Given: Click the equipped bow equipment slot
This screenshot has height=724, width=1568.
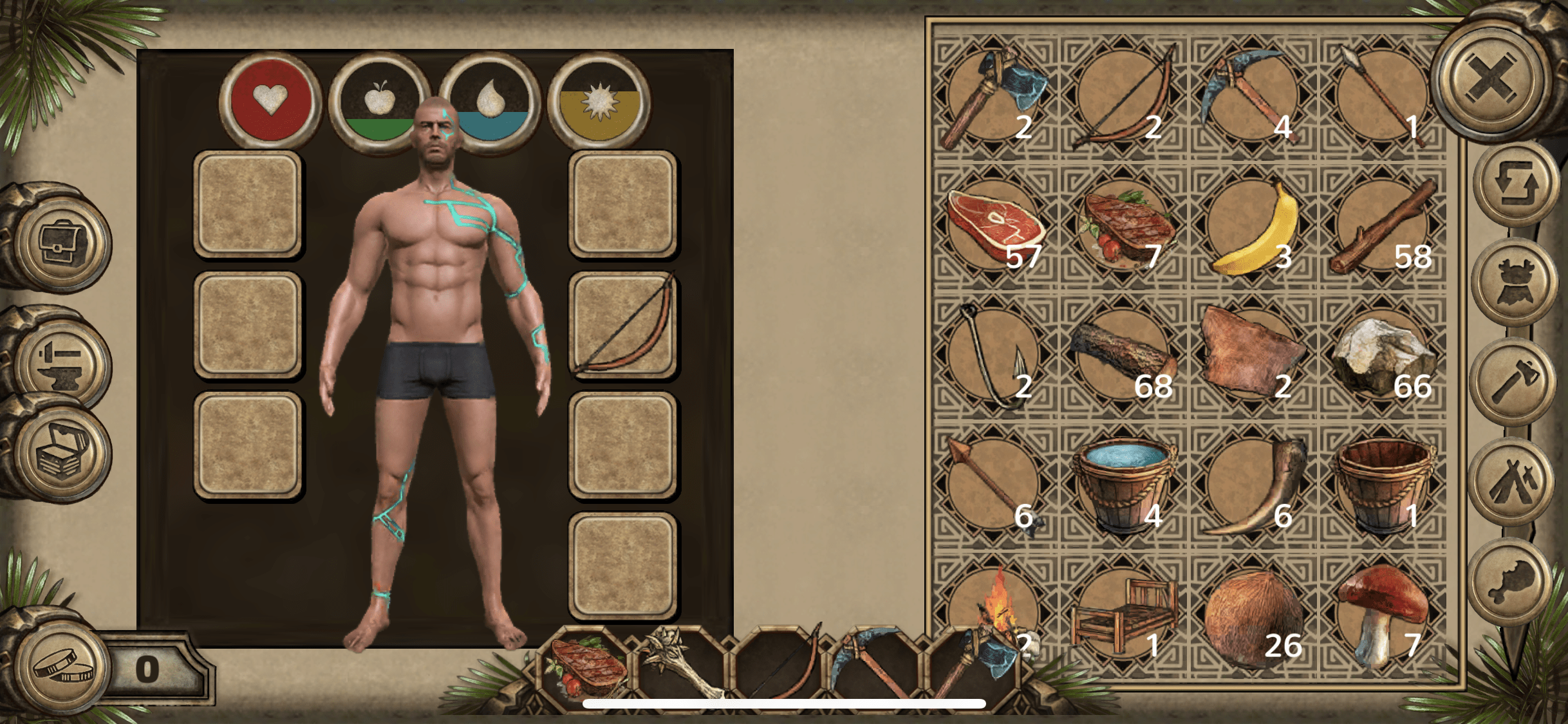Looking at the screenshot, I should [x=622, y=324].
